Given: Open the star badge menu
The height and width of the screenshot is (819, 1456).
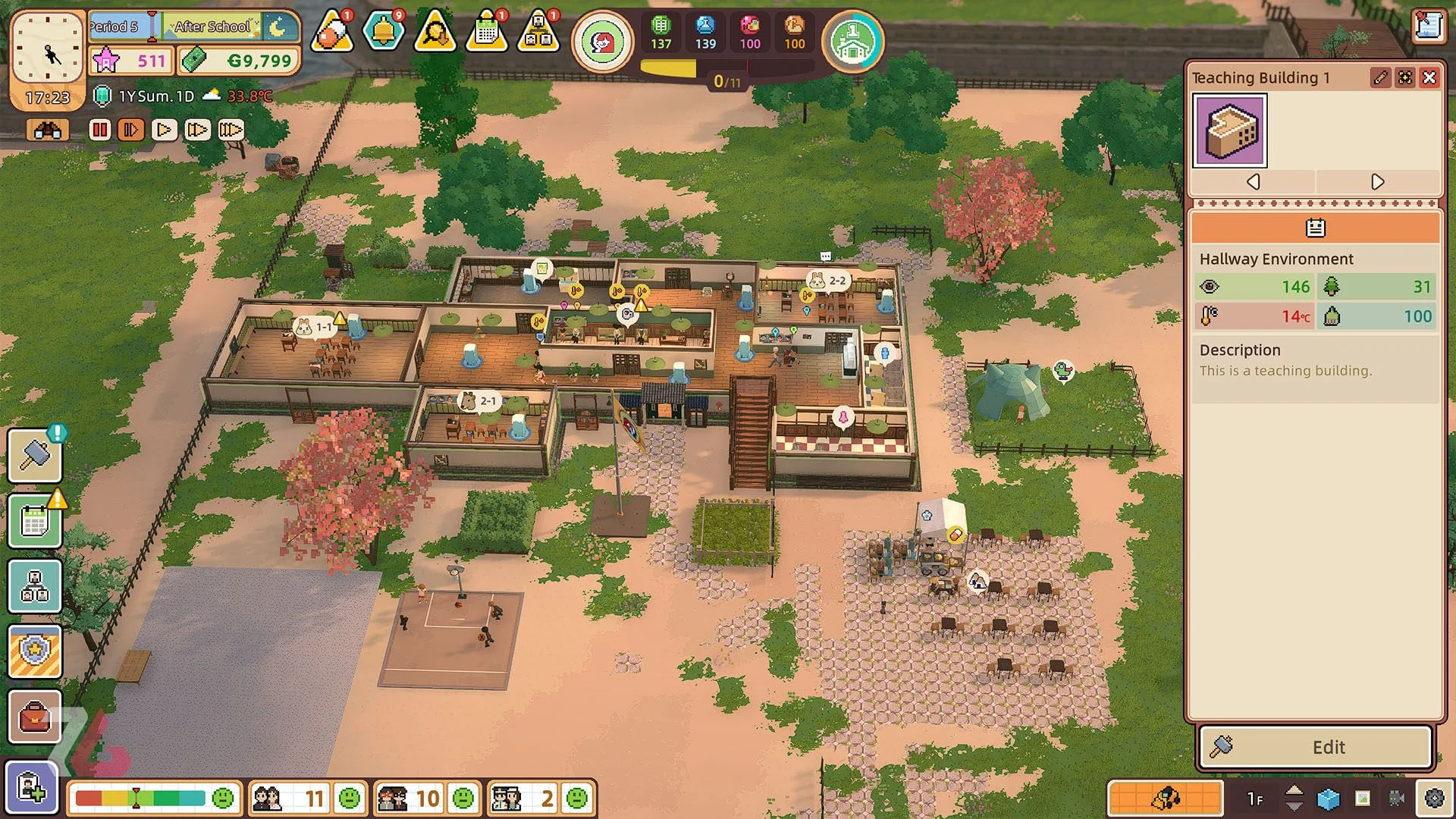Looking at the screenshot, I should pyautogui.click(x=35, y=651).
